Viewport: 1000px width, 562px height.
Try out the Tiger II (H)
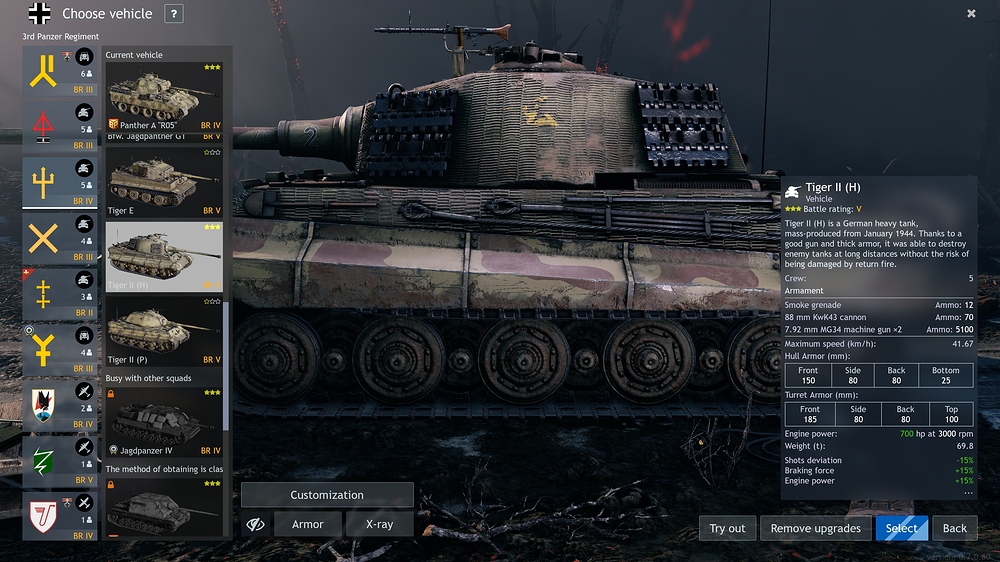click(x=727, y=528)
